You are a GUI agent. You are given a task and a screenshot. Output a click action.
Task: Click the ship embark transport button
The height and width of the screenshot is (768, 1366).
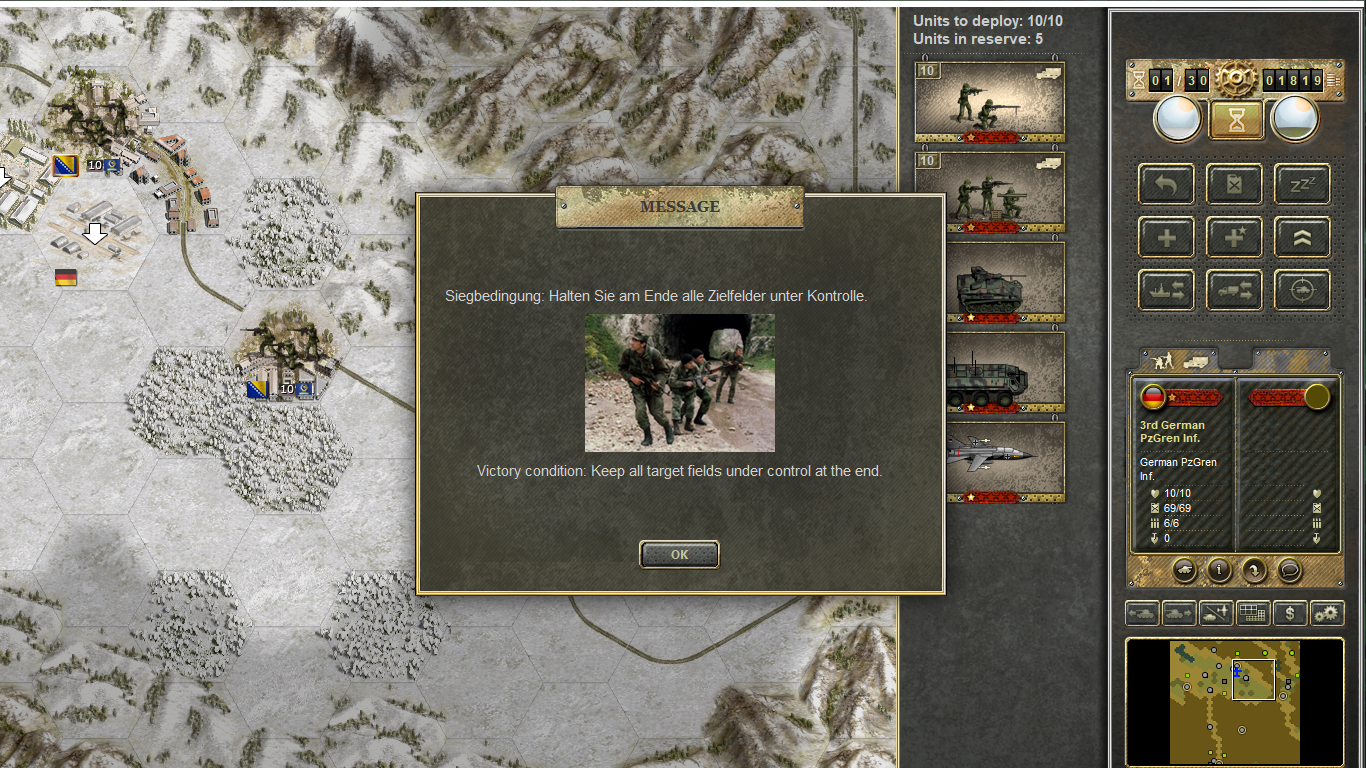[1166, 290]
